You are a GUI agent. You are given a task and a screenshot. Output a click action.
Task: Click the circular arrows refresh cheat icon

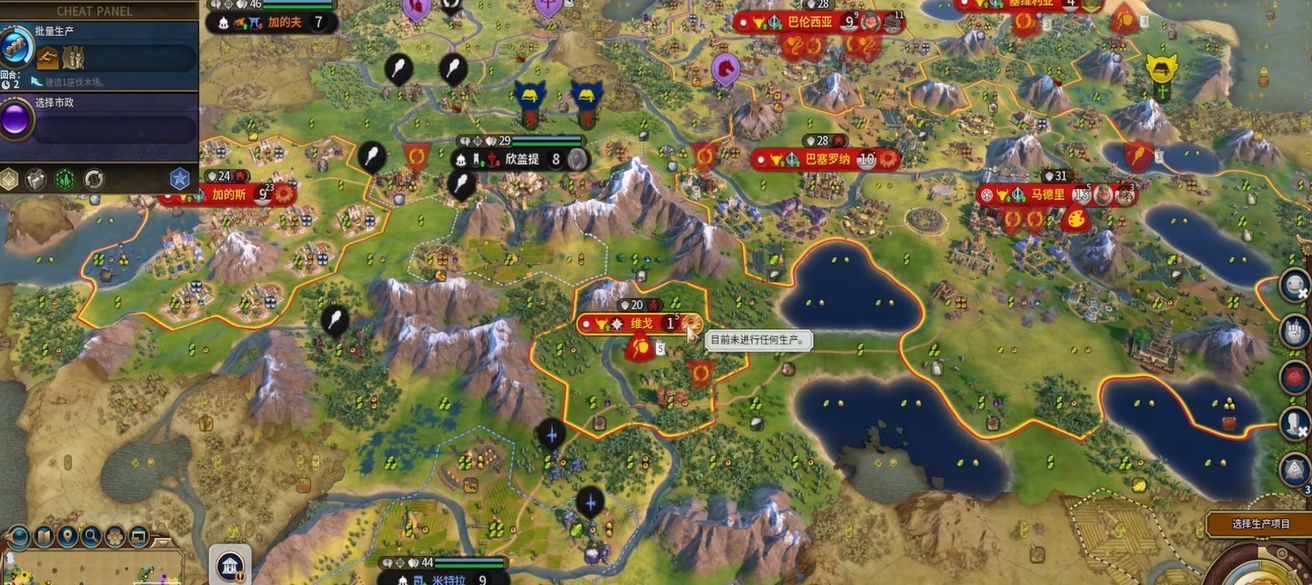tap(94, 179)
